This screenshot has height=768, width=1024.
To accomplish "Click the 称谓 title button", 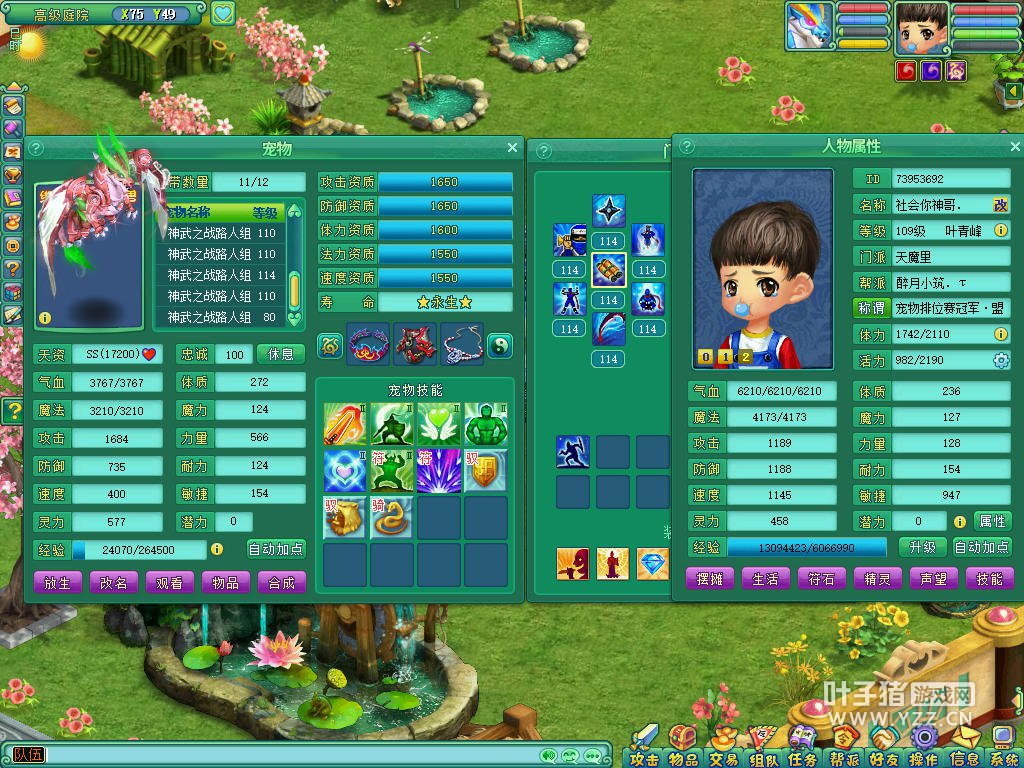I will tap(870, 309).
